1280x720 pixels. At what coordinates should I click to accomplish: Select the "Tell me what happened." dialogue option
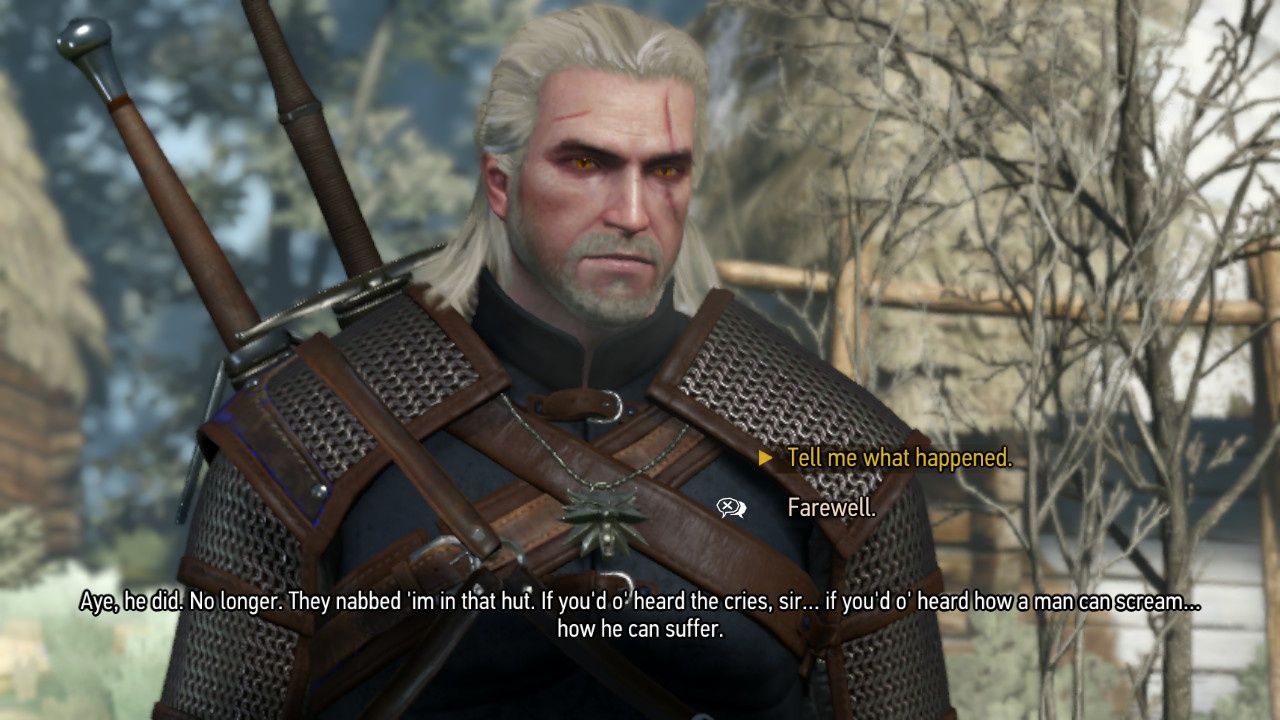(x=898, y=459)
